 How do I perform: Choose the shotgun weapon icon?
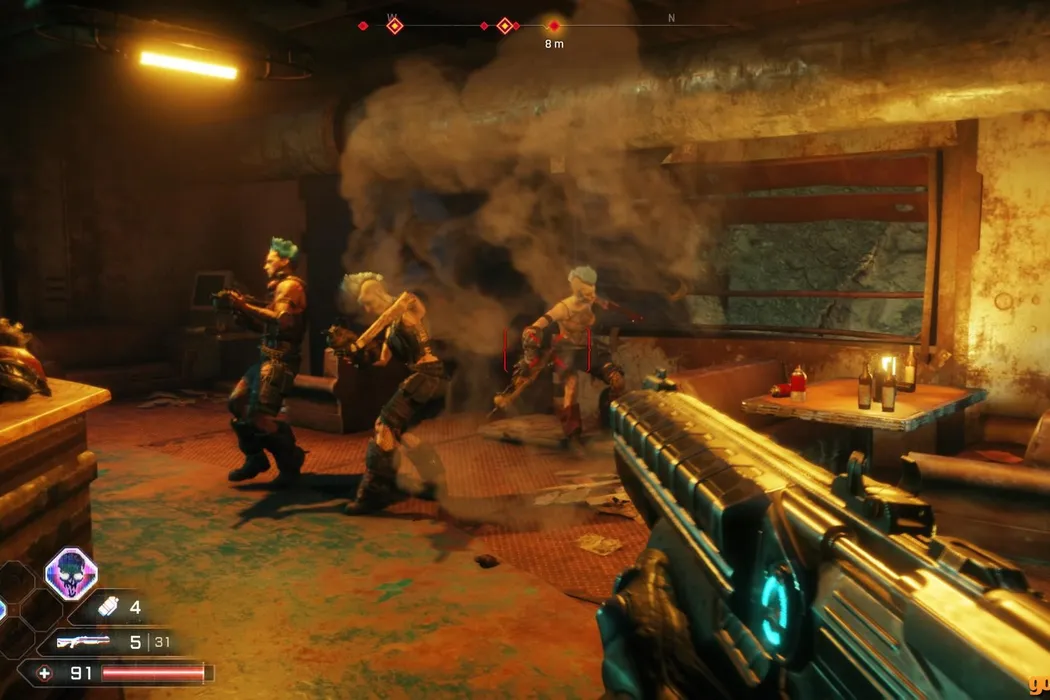pos(83,641)
